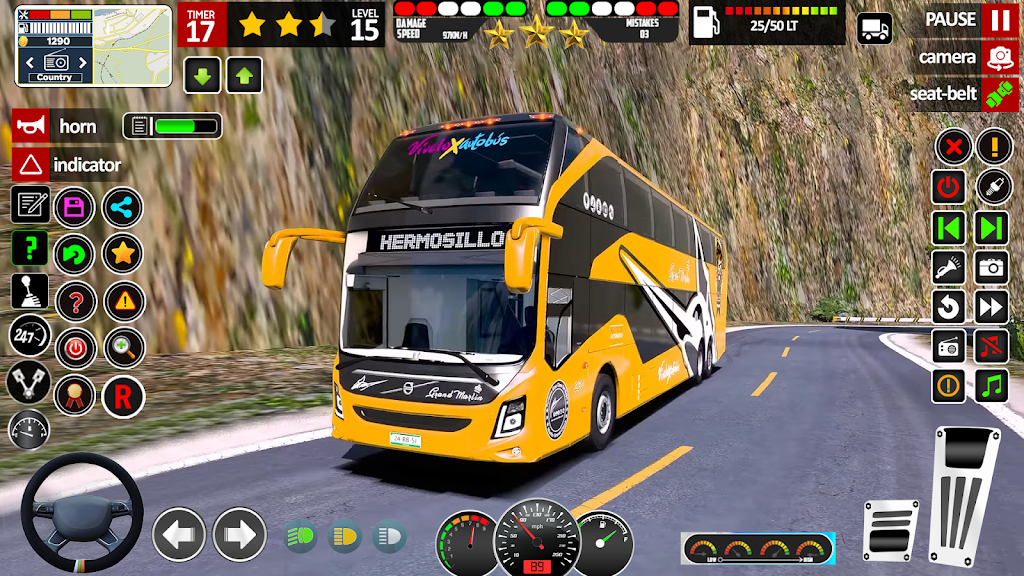Activate the red R reverse button
The width and height of the screenshot is (1024, 576).
123,397
